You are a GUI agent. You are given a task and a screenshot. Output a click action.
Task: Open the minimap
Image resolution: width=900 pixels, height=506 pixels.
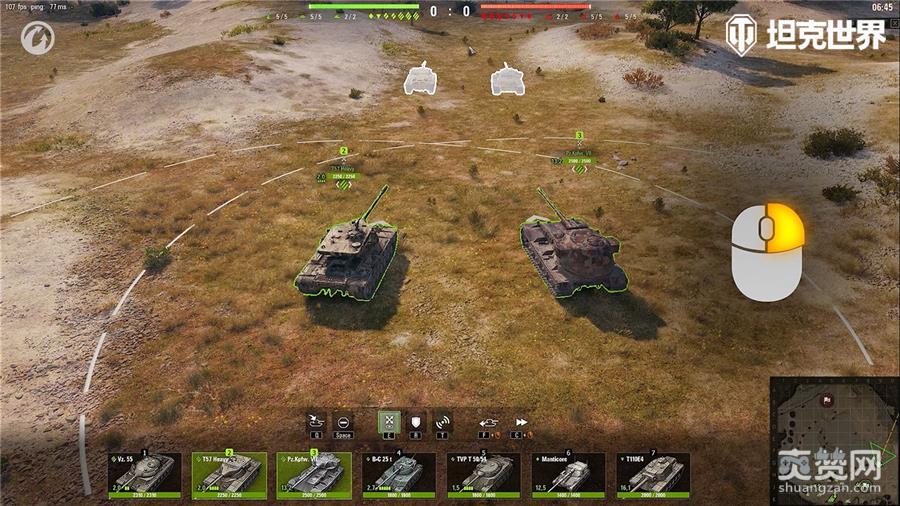(833, 440)
